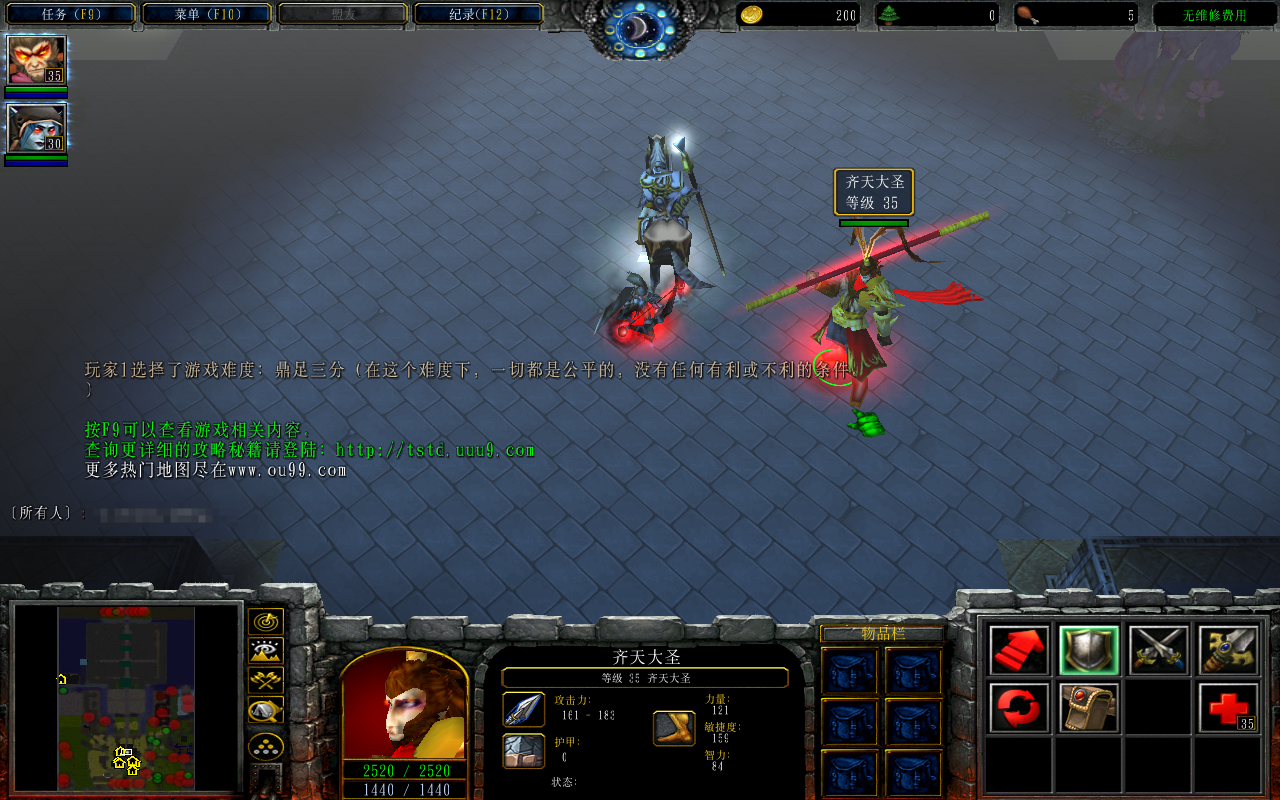Activate the minimap signal ping button
This screenshot has width=1280, height=800.
(x=265, y=622)
